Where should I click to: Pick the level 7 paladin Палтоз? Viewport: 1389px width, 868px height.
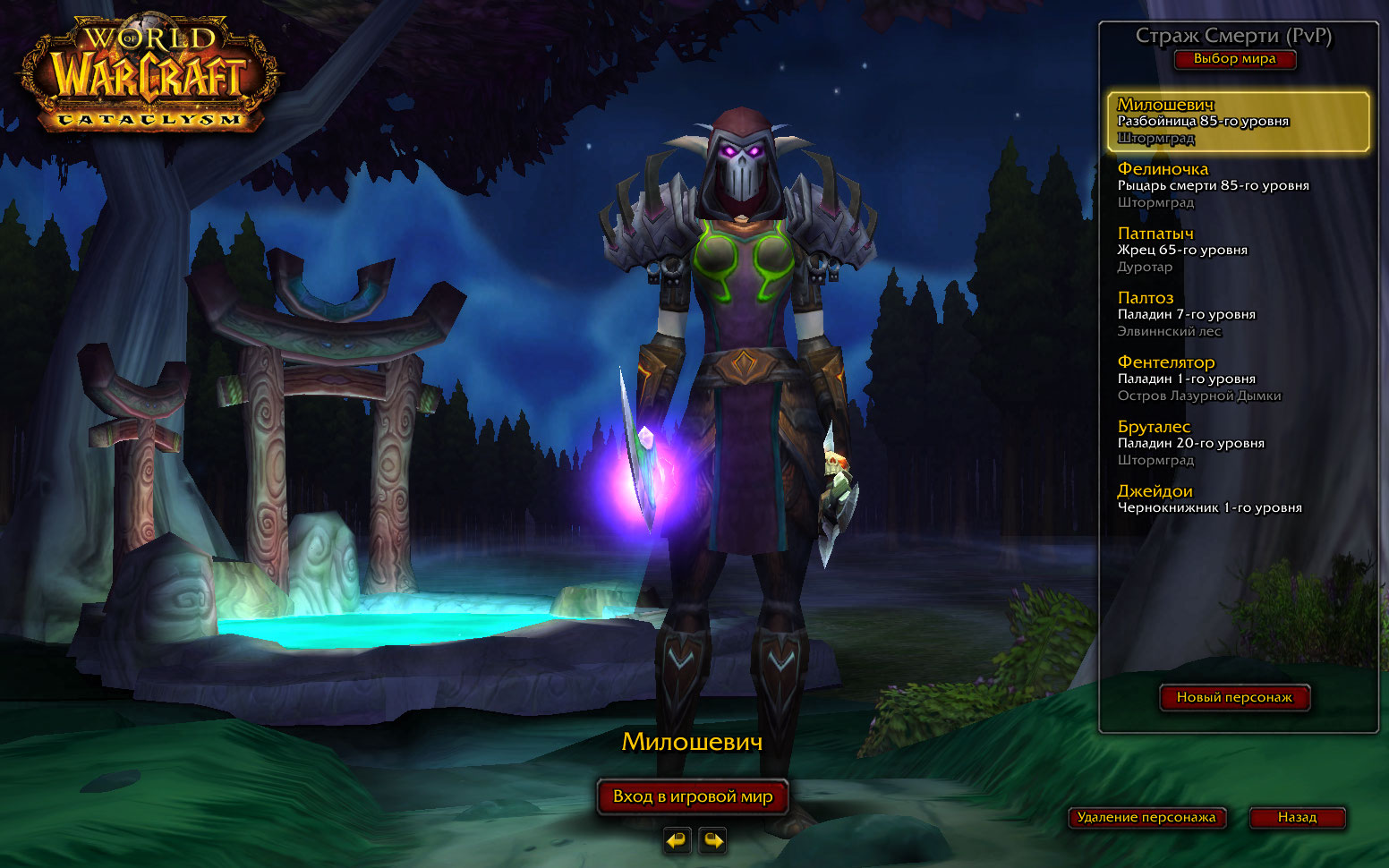(x=1238, y=314)
